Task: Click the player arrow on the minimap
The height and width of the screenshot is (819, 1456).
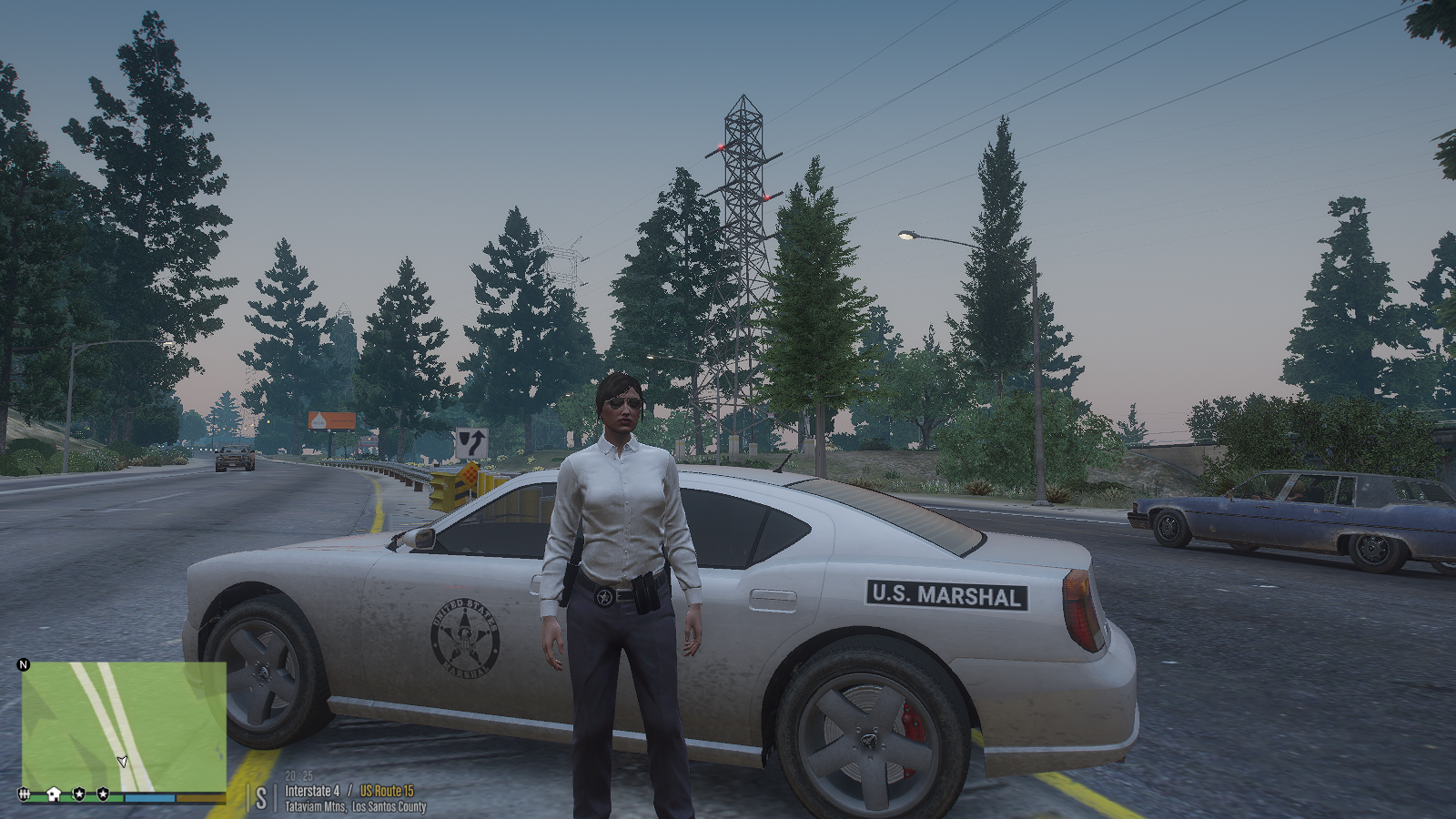Action: (x=122, y=761)
